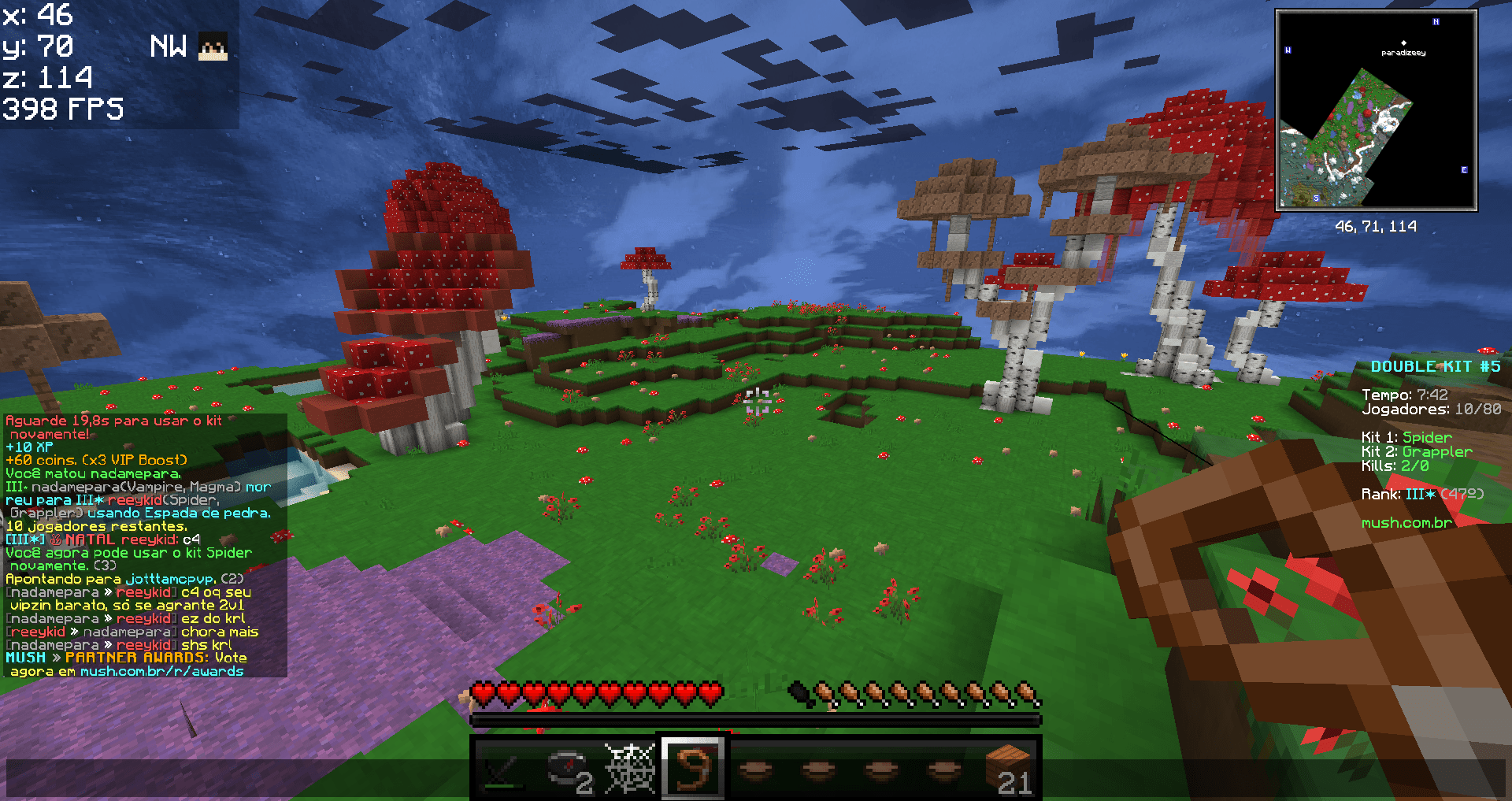The height and width of the screenshot is (801, 1512).
Task: Choose the cobweb in the hotbar
Action: pyautogui.click(x=630, y=768)
